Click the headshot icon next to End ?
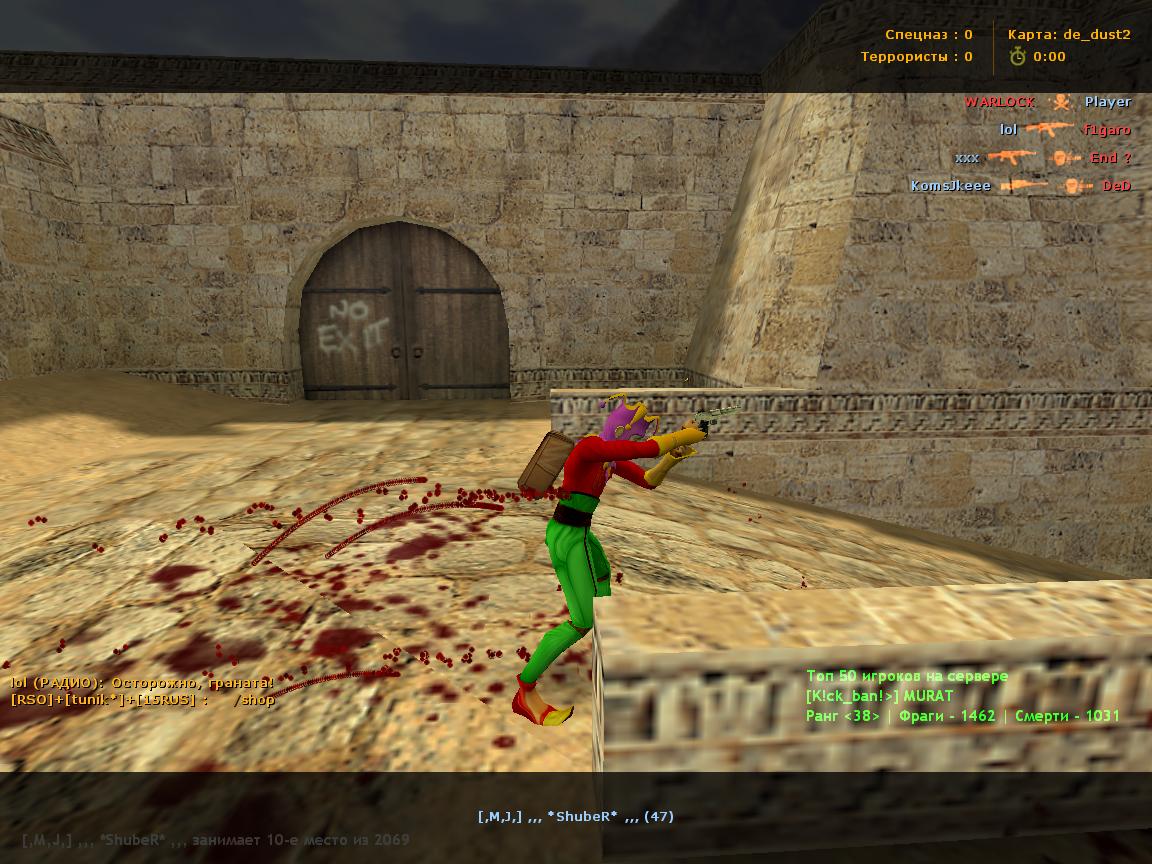The image size is (1152, 864). tap(1067, 158)
